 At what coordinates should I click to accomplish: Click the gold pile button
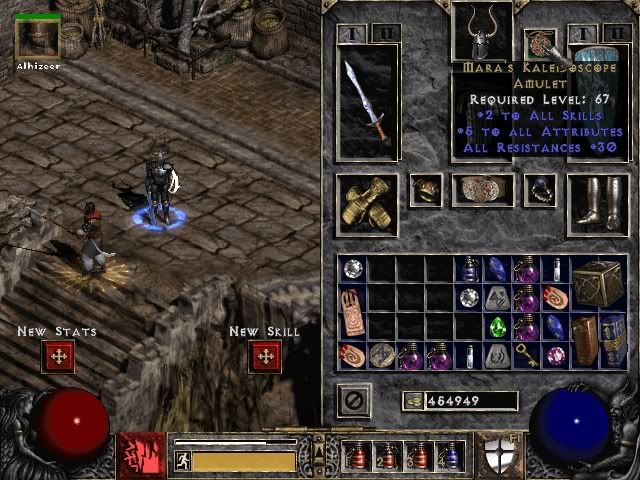pyautogui.click(x=413, y=401)
